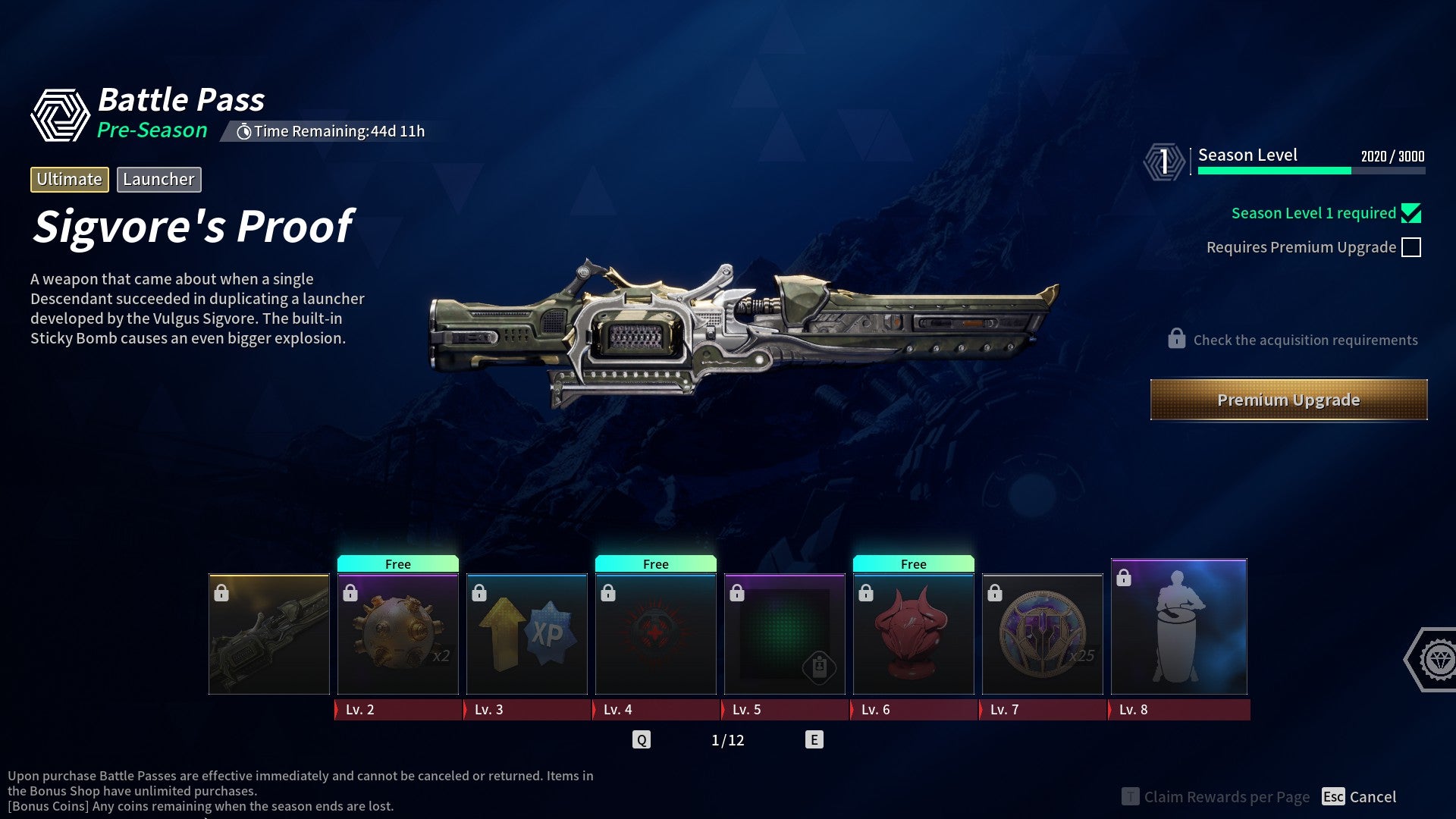Click the E key icon to page forward
The image size is (1456, 819).
tap(815, 738)
